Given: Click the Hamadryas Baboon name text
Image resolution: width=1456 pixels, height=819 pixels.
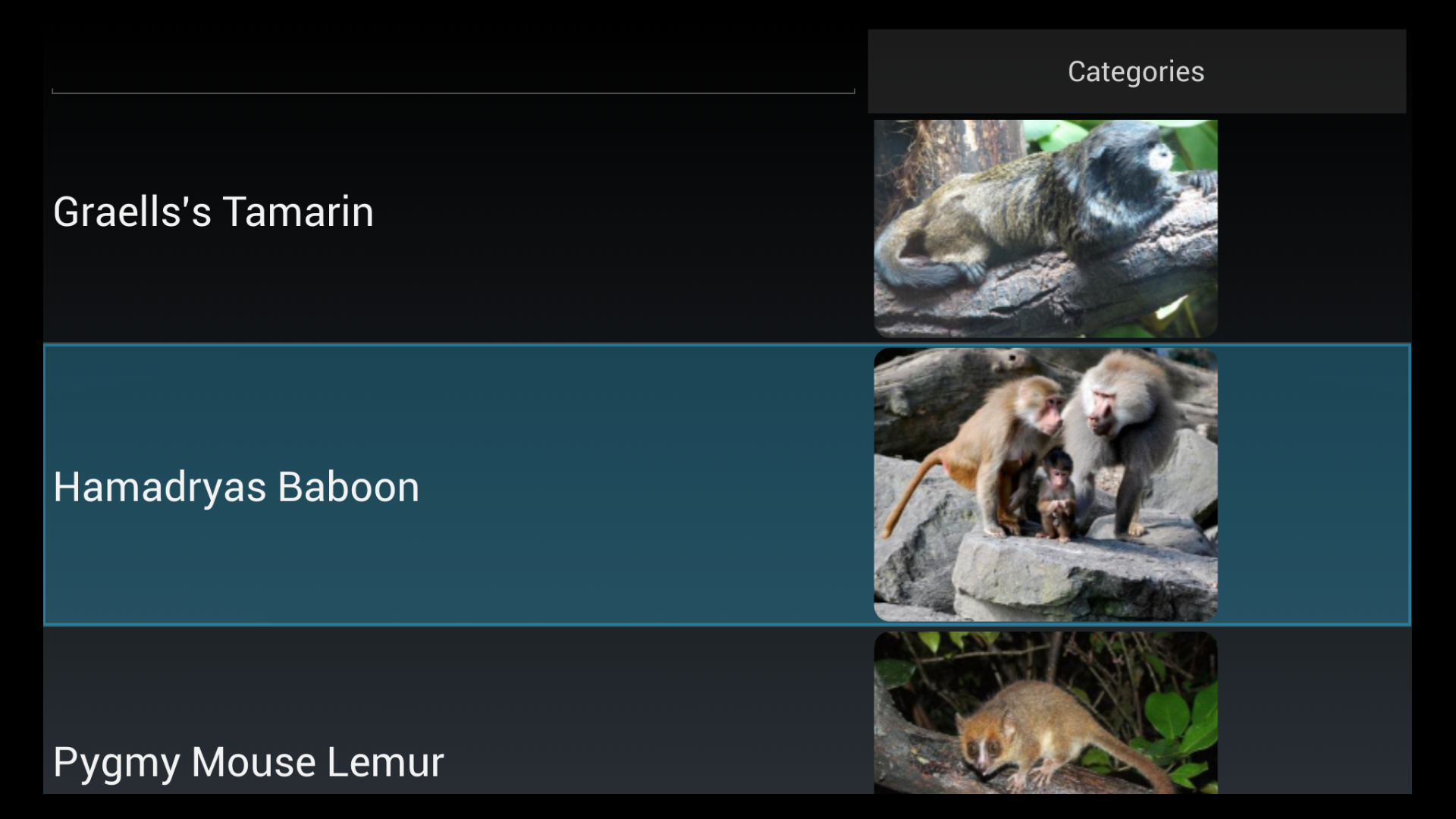Looking at the screenshot, I should [236, 488].
